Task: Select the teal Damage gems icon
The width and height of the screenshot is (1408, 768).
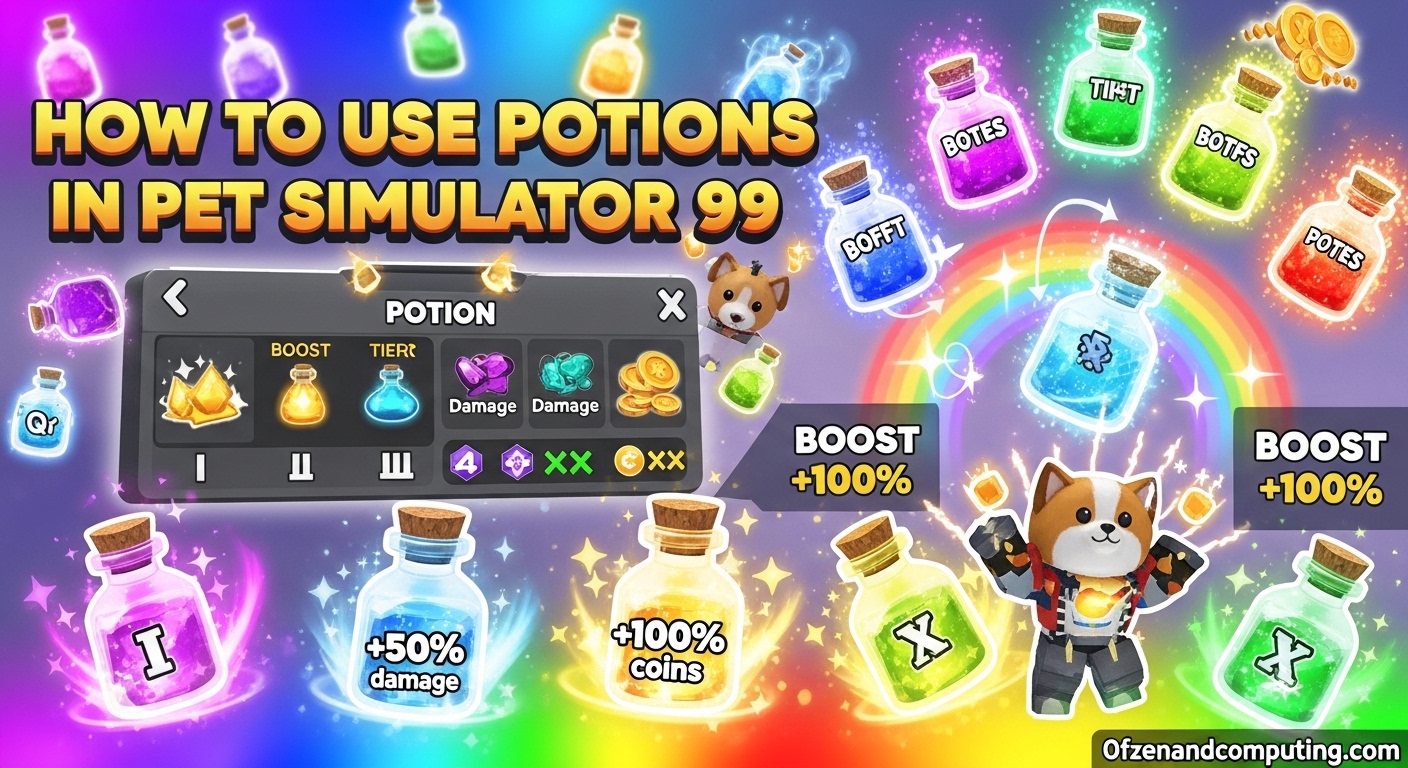Action: tap(566, 377)
